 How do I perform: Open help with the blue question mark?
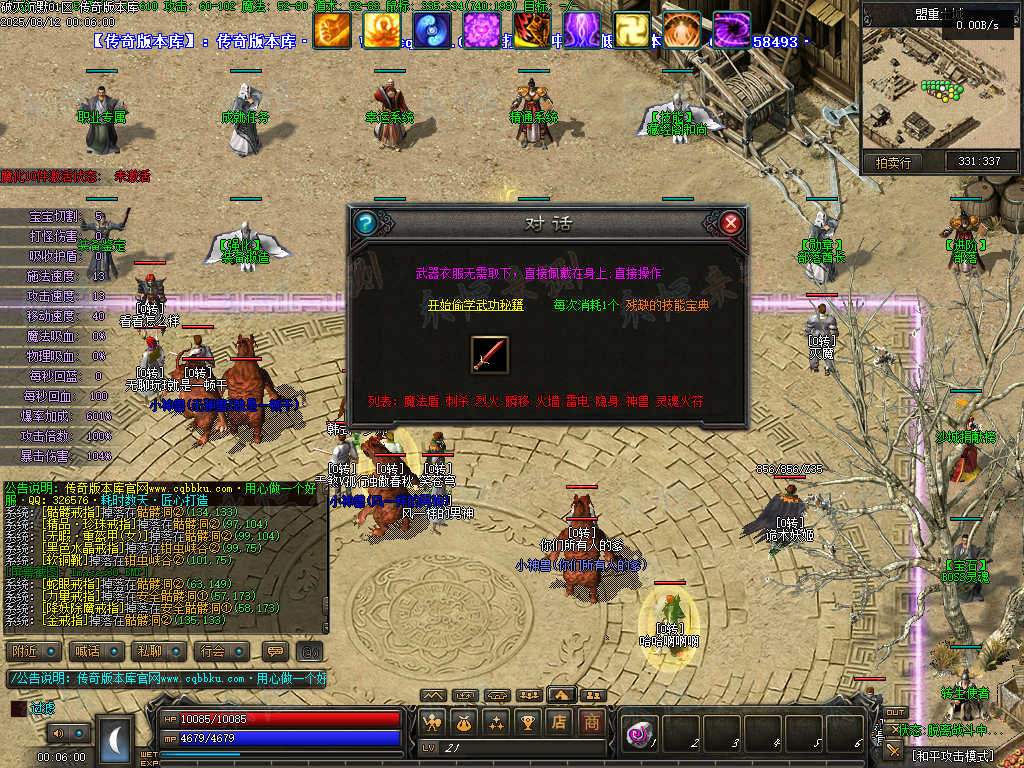(x=365, y=222)
